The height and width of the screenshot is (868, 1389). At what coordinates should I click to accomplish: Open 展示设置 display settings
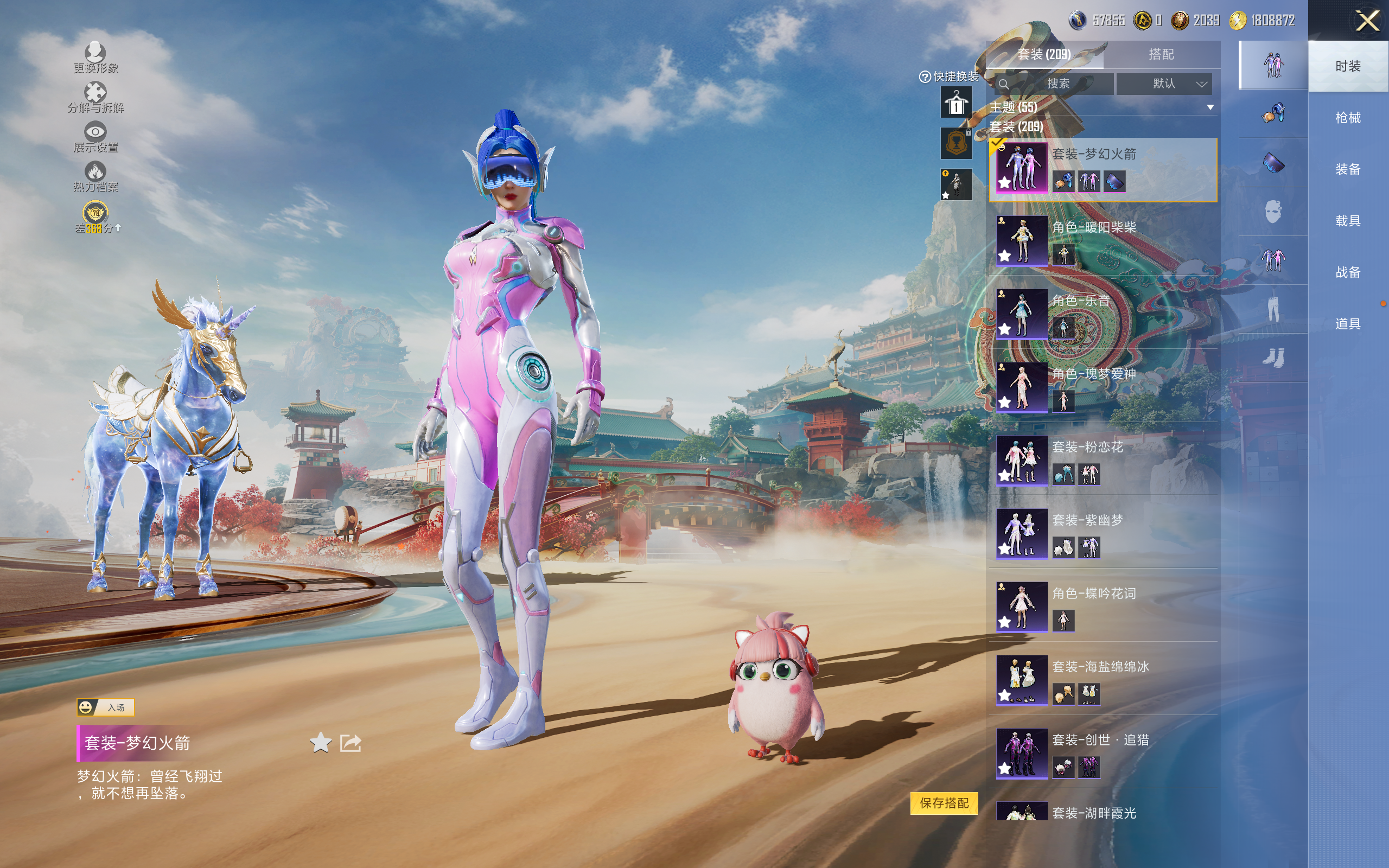[x=95, y=137]
